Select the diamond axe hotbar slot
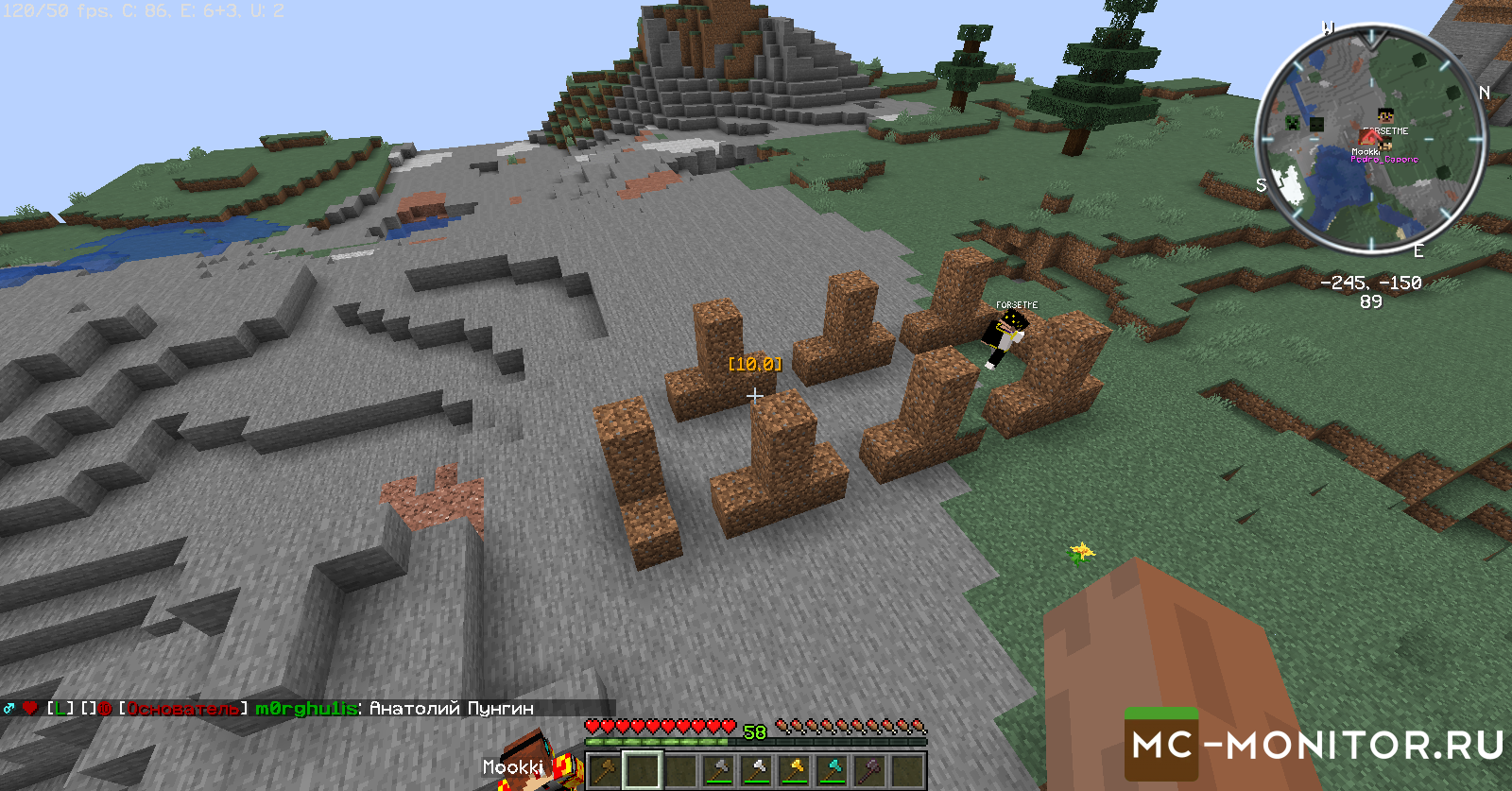Image resolution: width=1512 pixels, height=791 pixels. click(832, 770)
